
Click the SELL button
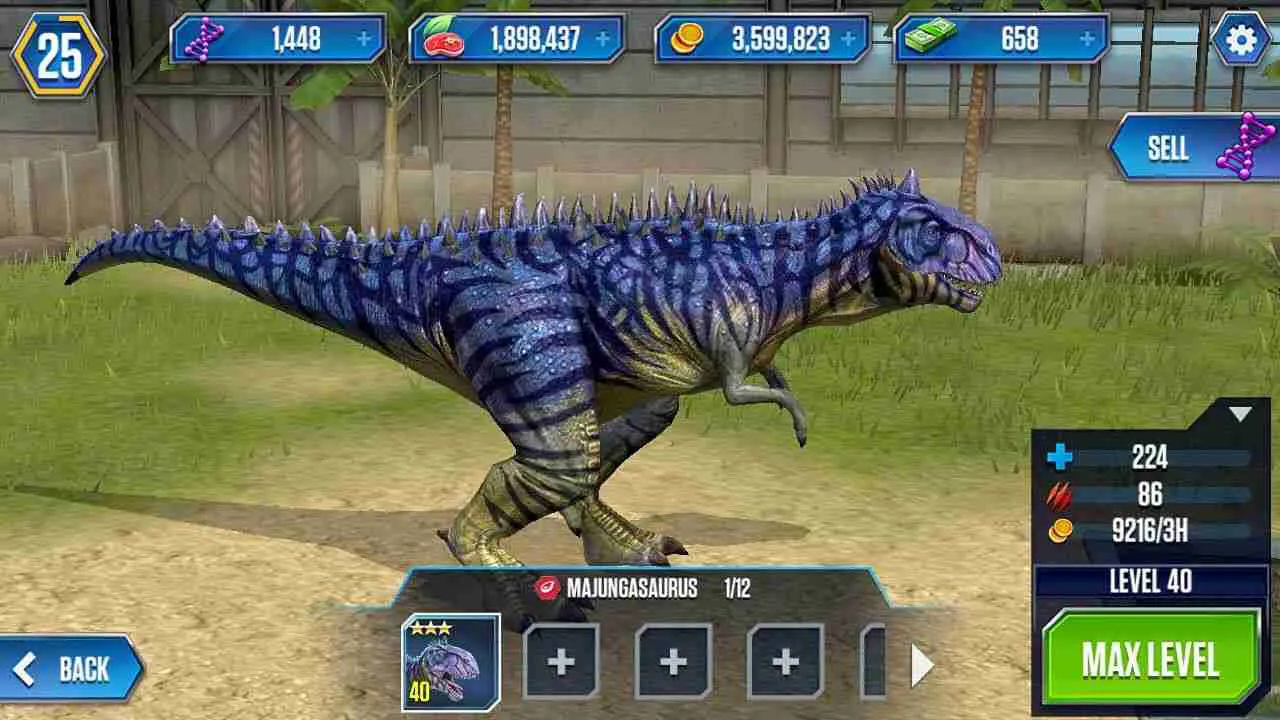(x=1170, y=148)
